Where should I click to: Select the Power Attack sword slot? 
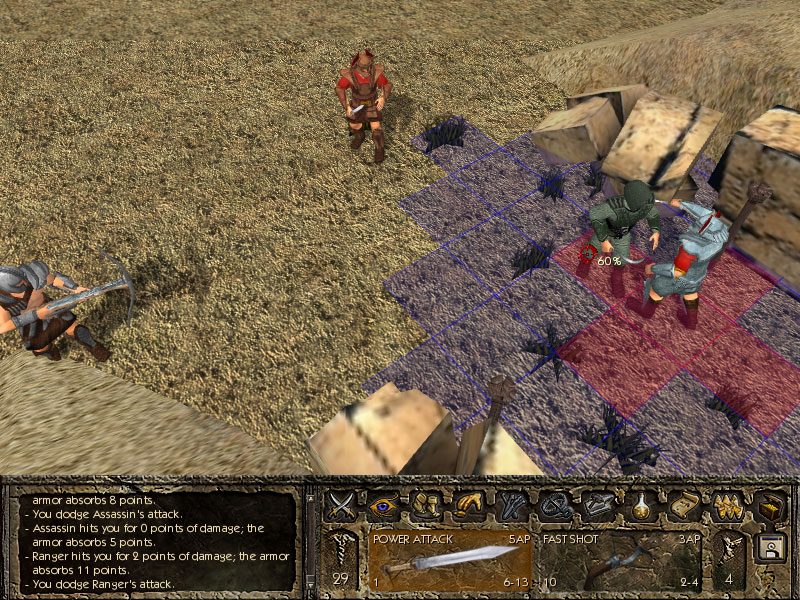coord(450,560)
